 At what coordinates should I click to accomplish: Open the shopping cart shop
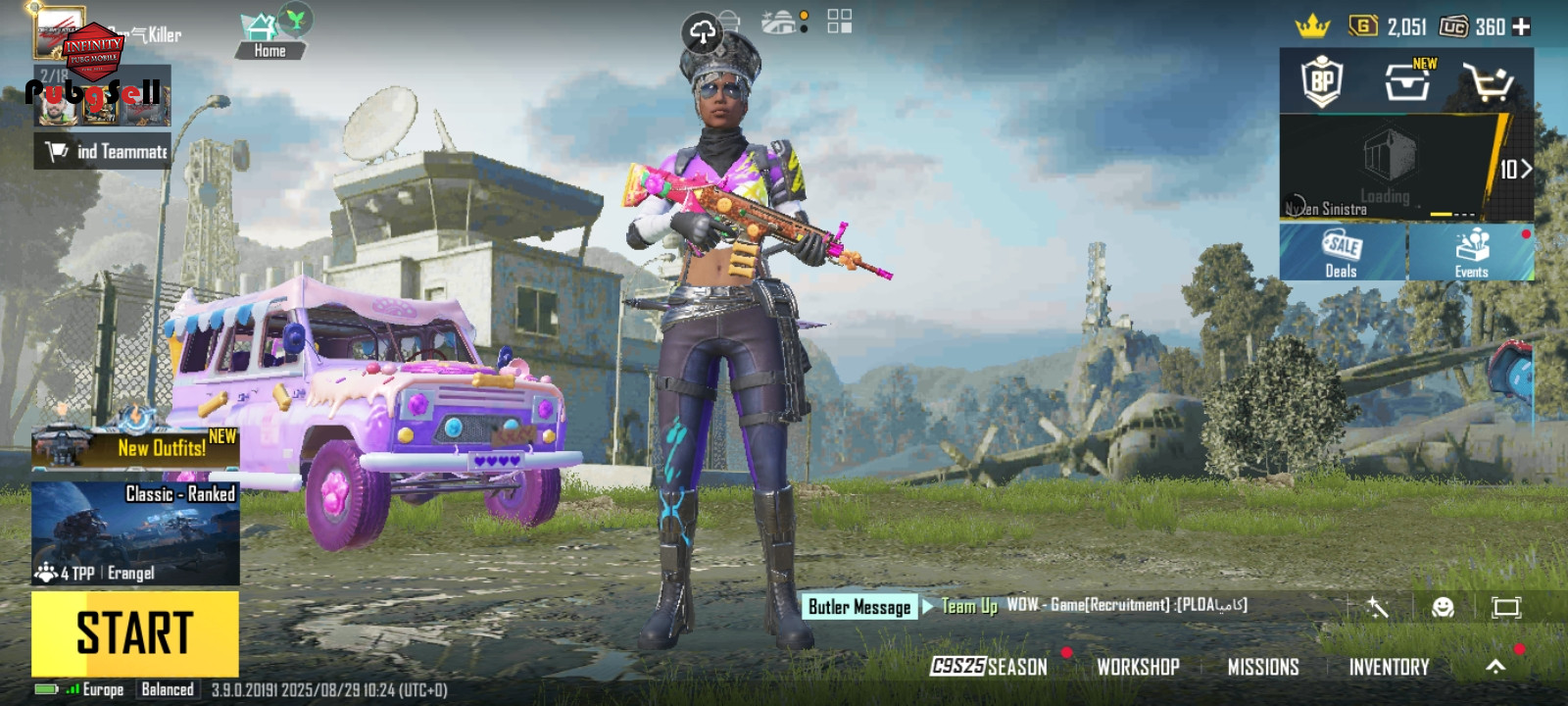(1488, 82)
